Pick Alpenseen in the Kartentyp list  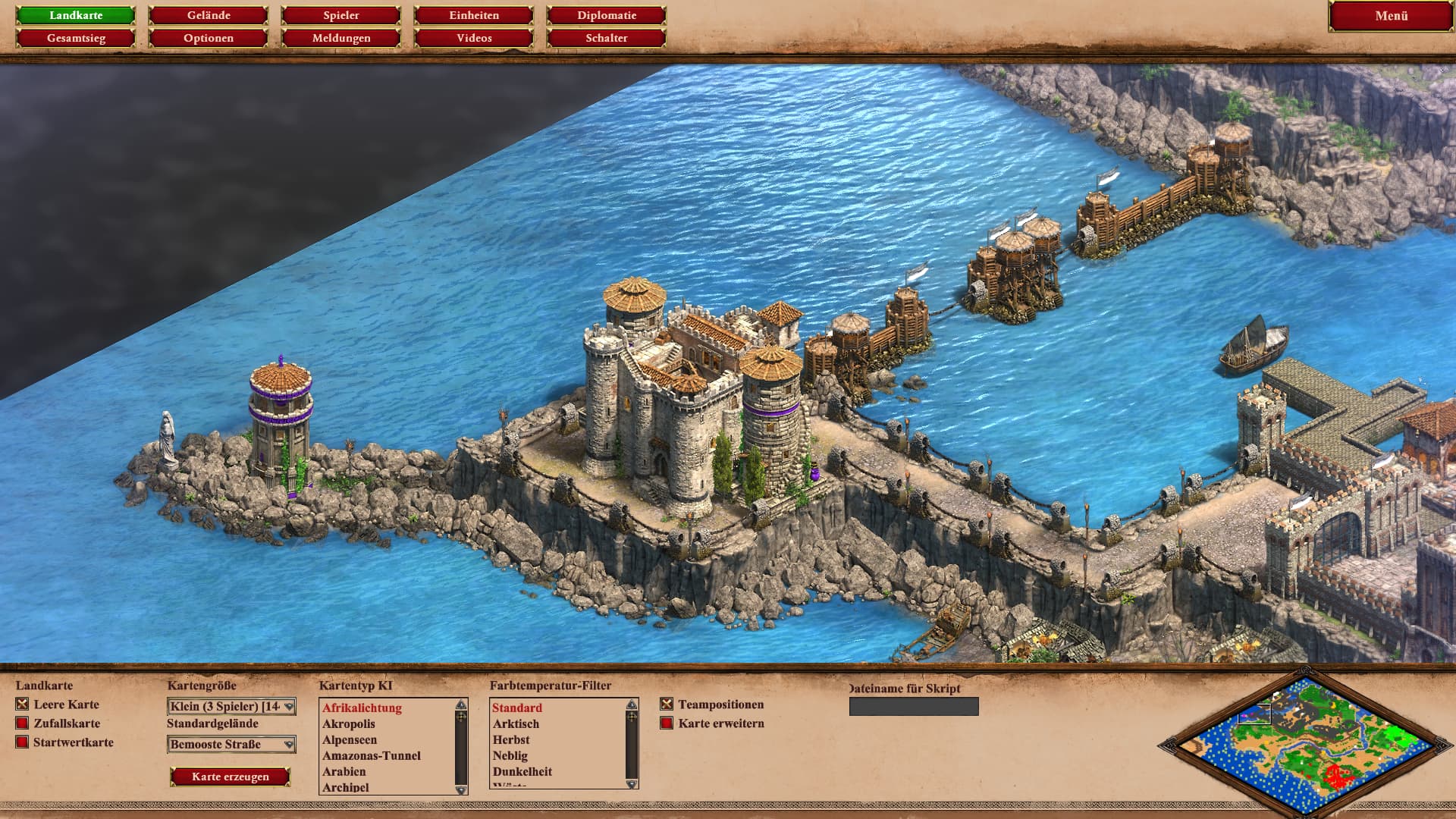(350, 740)
